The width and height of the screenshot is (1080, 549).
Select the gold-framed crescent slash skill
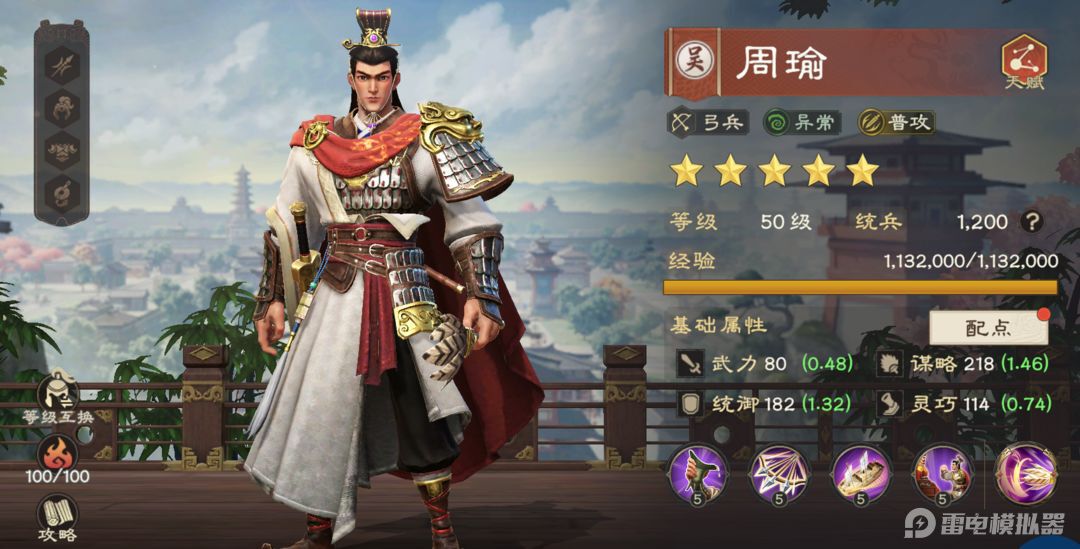click(x=1025, y=474)
